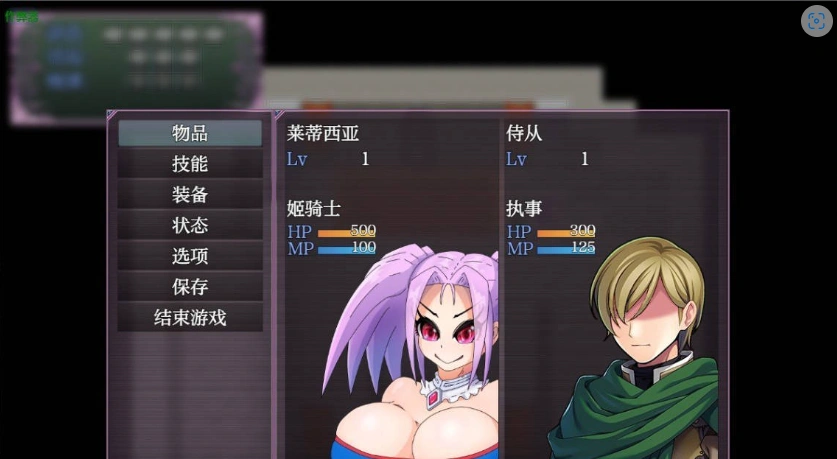The image size is (837, 459).
Task: Open the 物品 items menu
Action: 190,133
